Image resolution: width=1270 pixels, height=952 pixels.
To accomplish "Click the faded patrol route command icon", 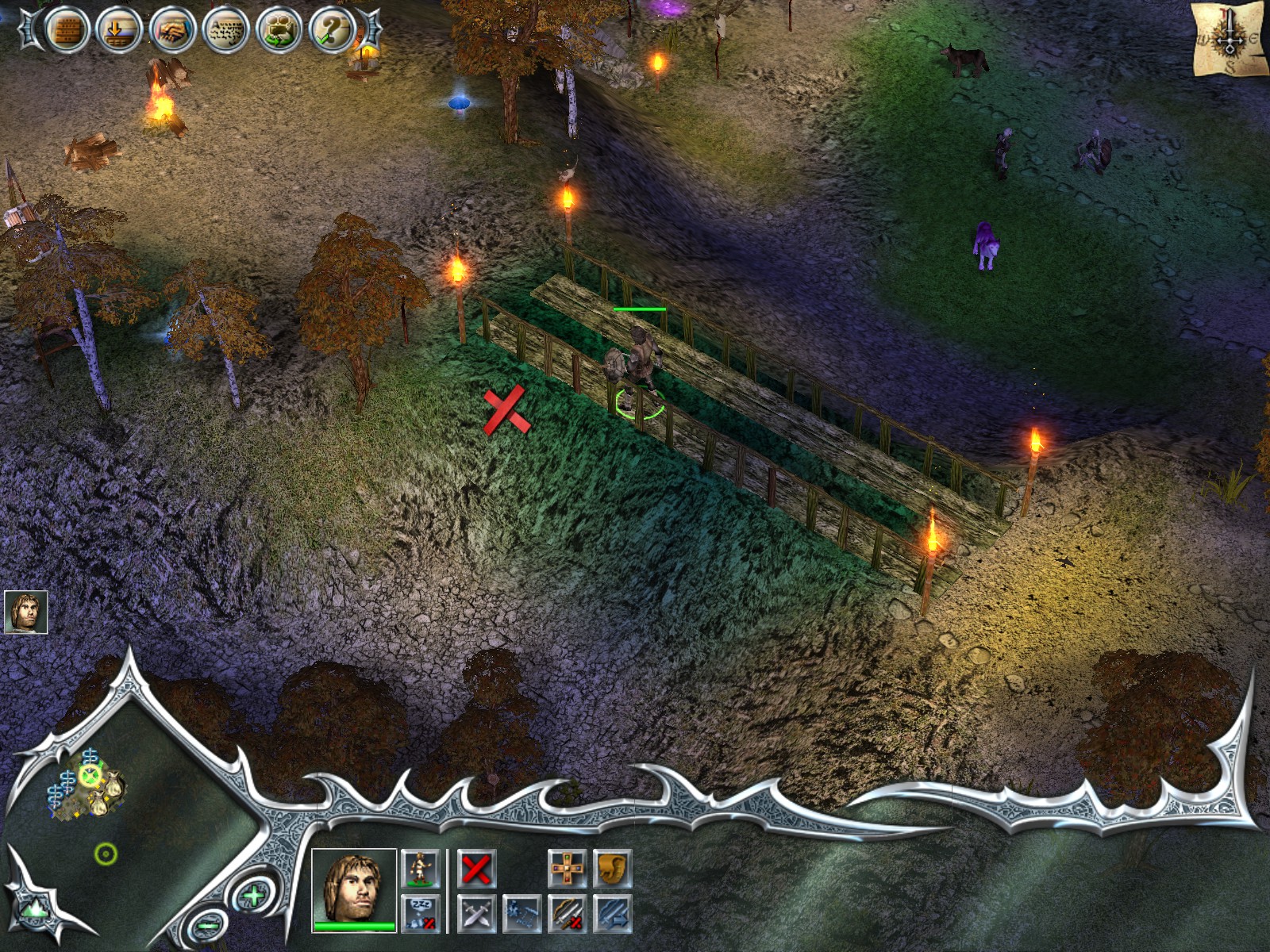I will (522, 913).
